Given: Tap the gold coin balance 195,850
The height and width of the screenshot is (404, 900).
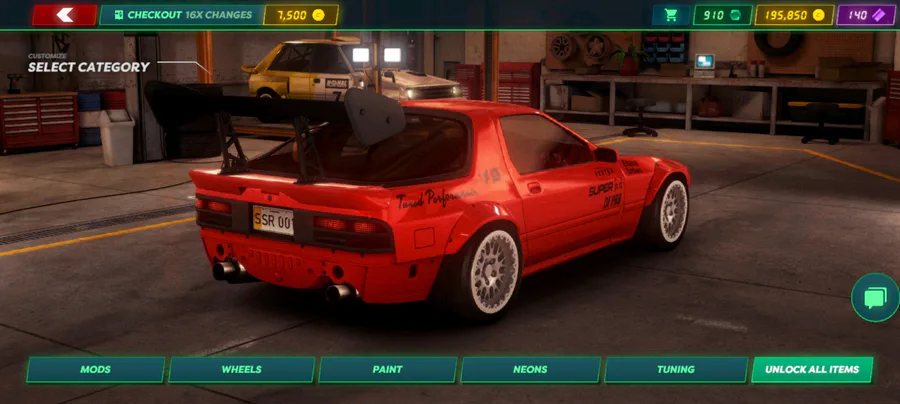Looking at the screenshot, I should coord(795,15).
